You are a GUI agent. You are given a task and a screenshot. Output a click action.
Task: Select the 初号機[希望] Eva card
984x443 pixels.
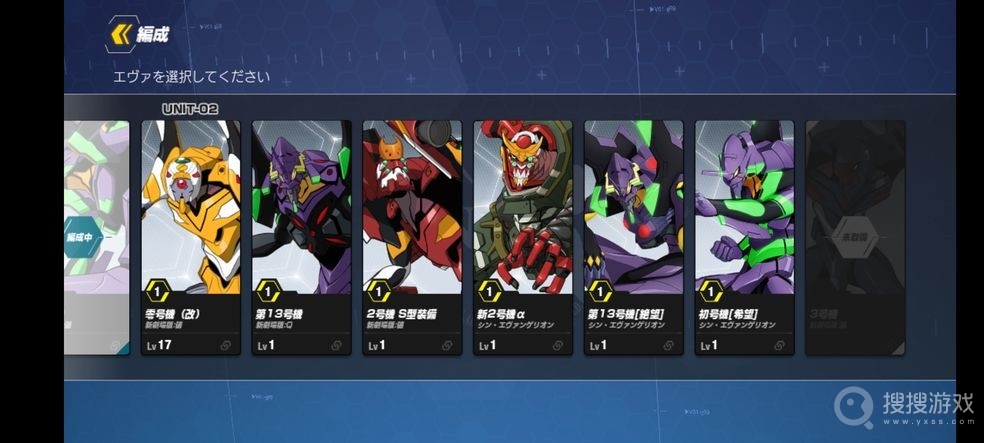coord(744,237)
